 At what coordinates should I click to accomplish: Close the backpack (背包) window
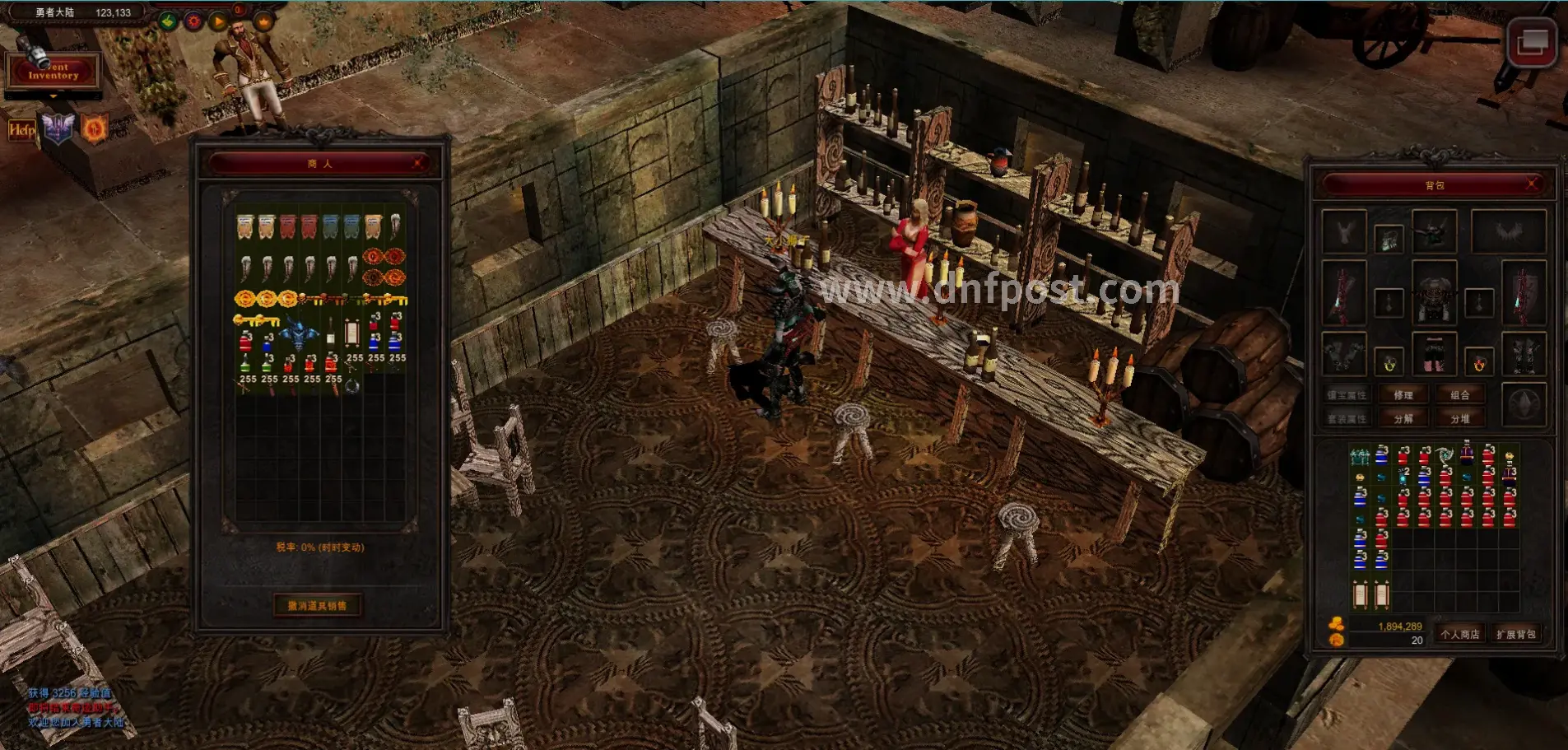click(x=1532, y=184)
